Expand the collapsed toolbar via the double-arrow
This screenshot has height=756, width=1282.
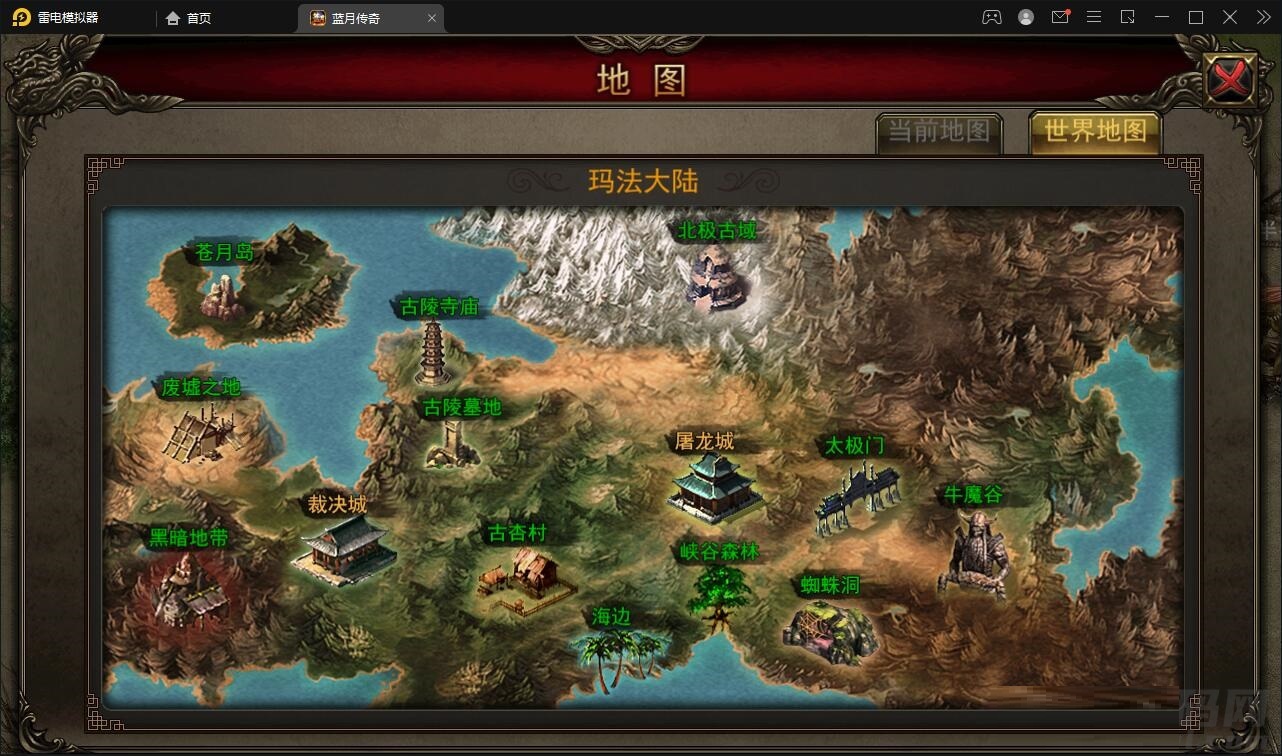point(1262,17)
